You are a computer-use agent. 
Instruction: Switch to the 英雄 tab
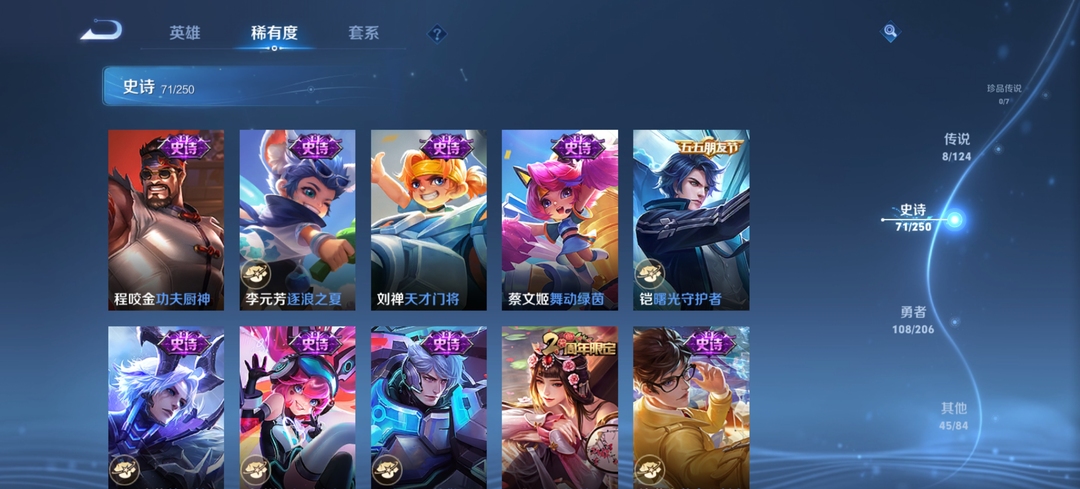[x=185, y=33]
